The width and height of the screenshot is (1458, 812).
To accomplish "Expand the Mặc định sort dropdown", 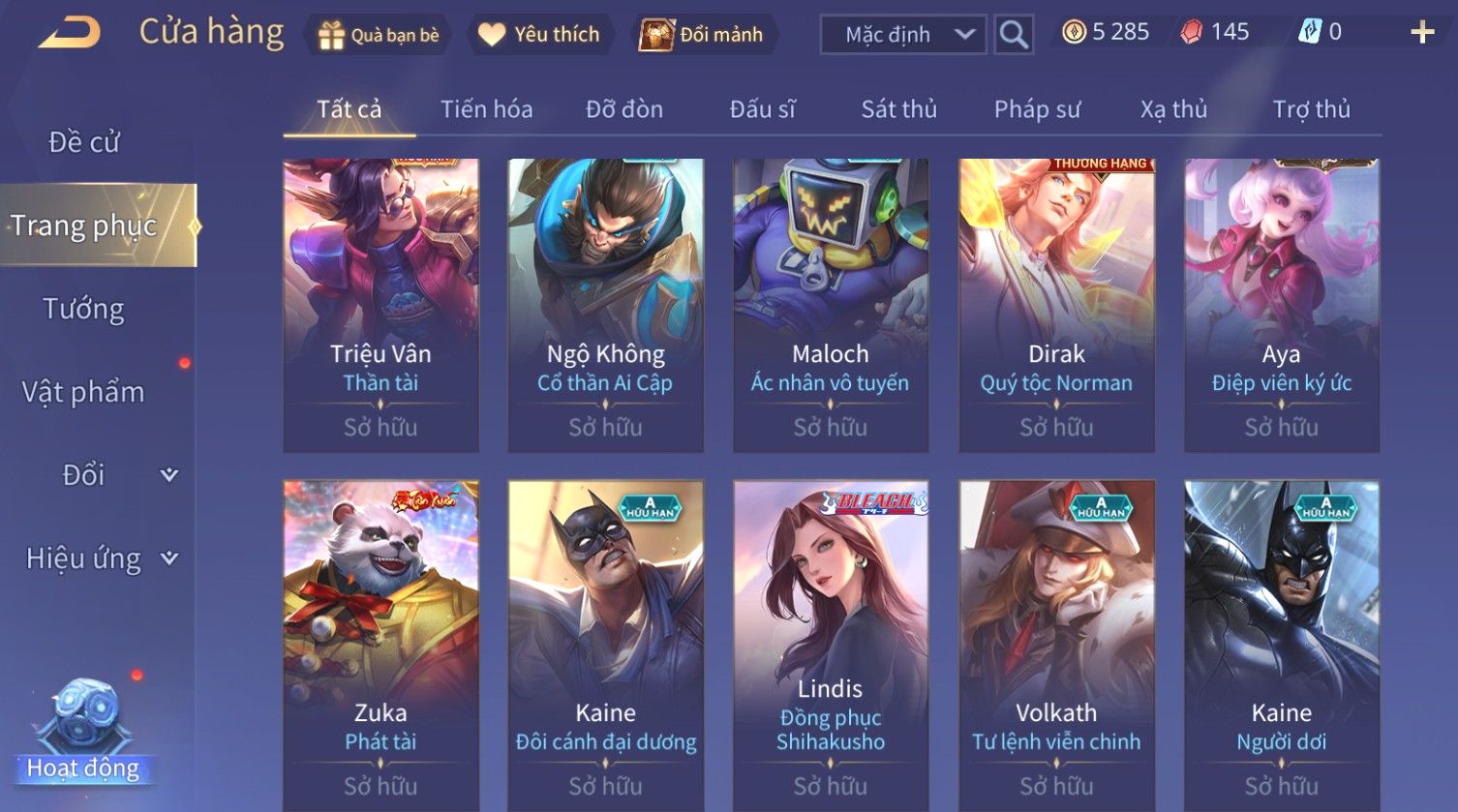I will pyautogui.click(x=902, y=35).
